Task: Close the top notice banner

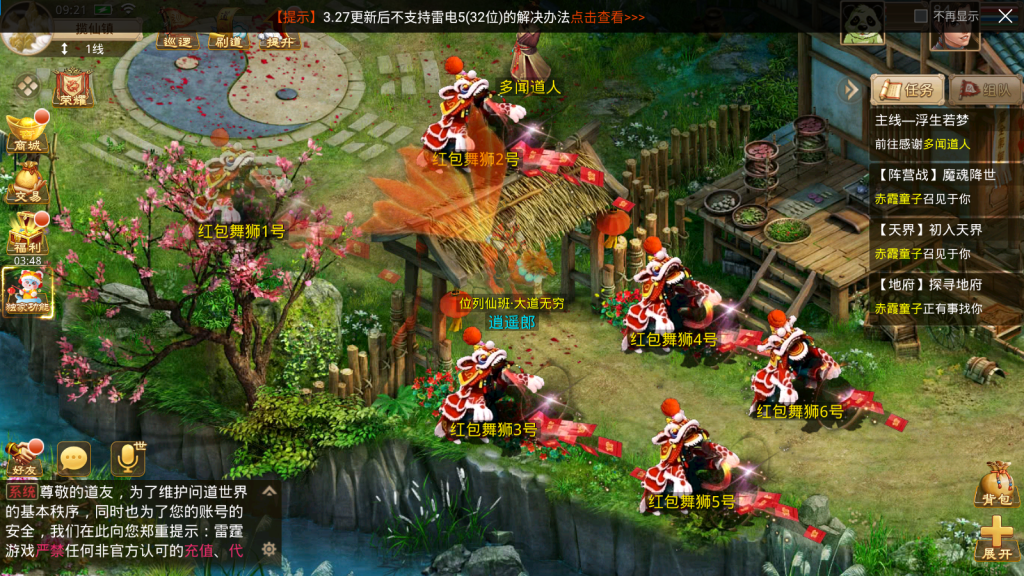Action: coord(1005,16)
